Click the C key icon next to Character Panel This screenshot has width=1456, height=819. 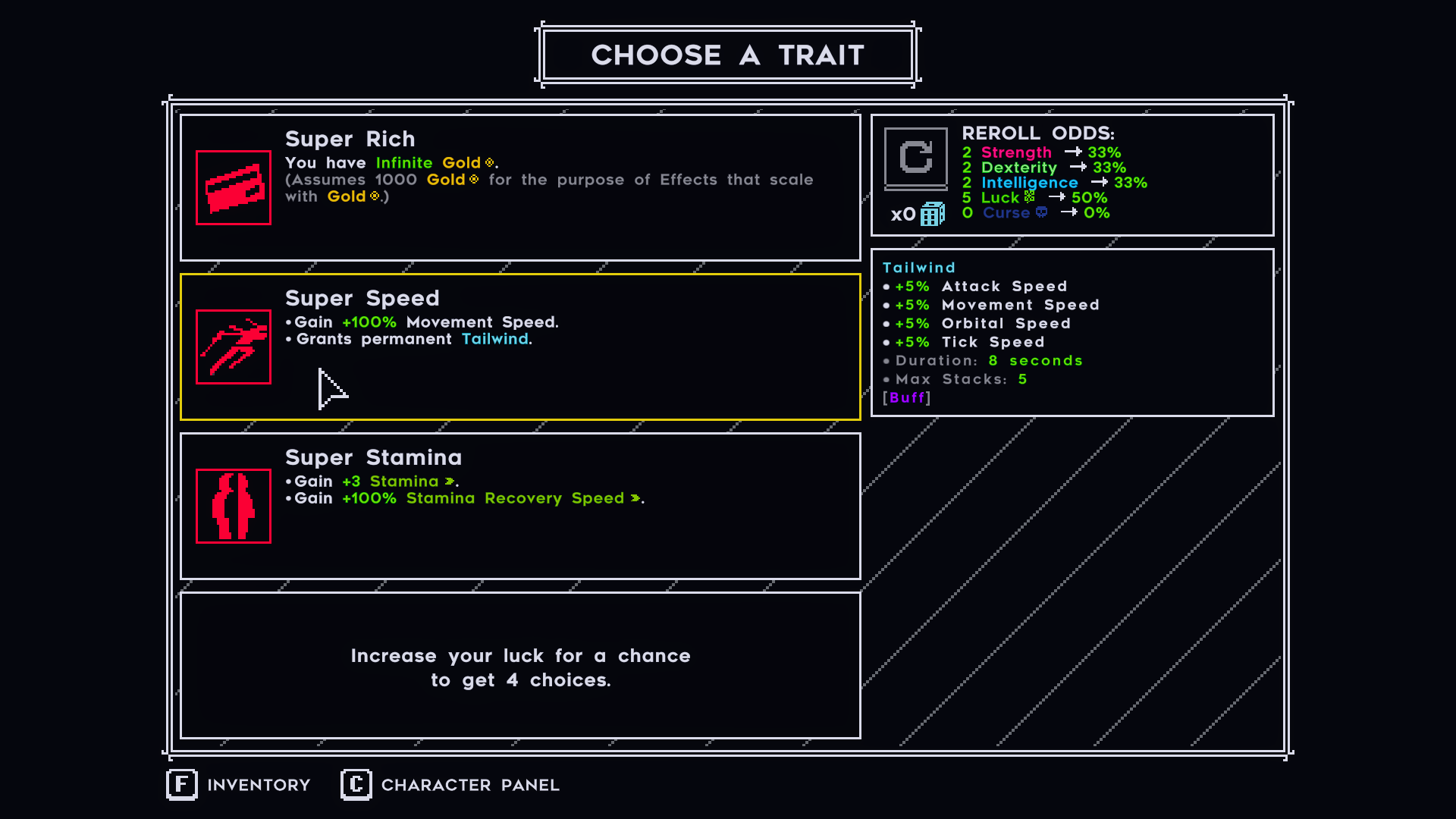pos(355,785)
